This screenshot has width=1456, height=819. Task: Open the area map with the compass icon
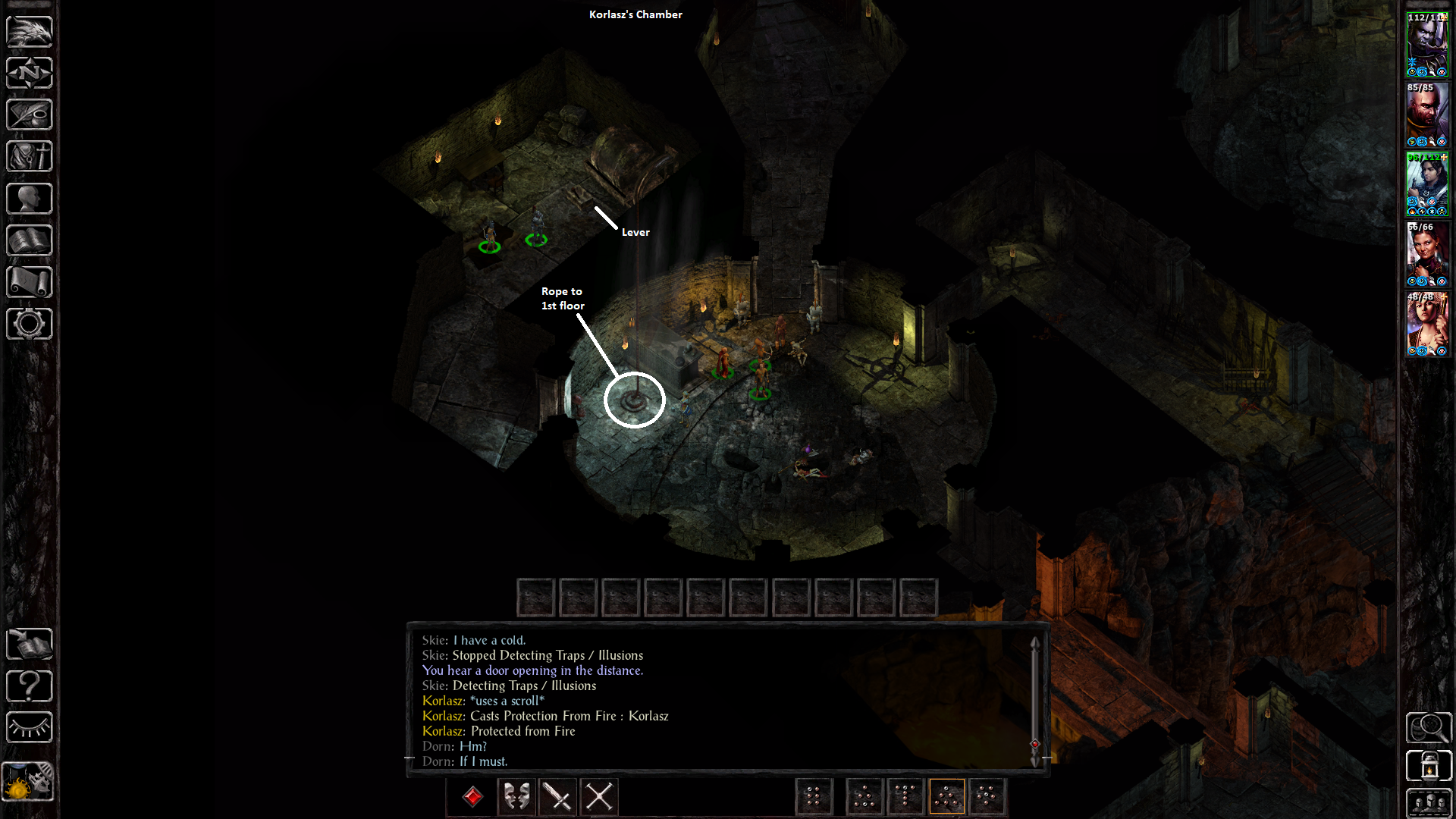pos(30,74)
